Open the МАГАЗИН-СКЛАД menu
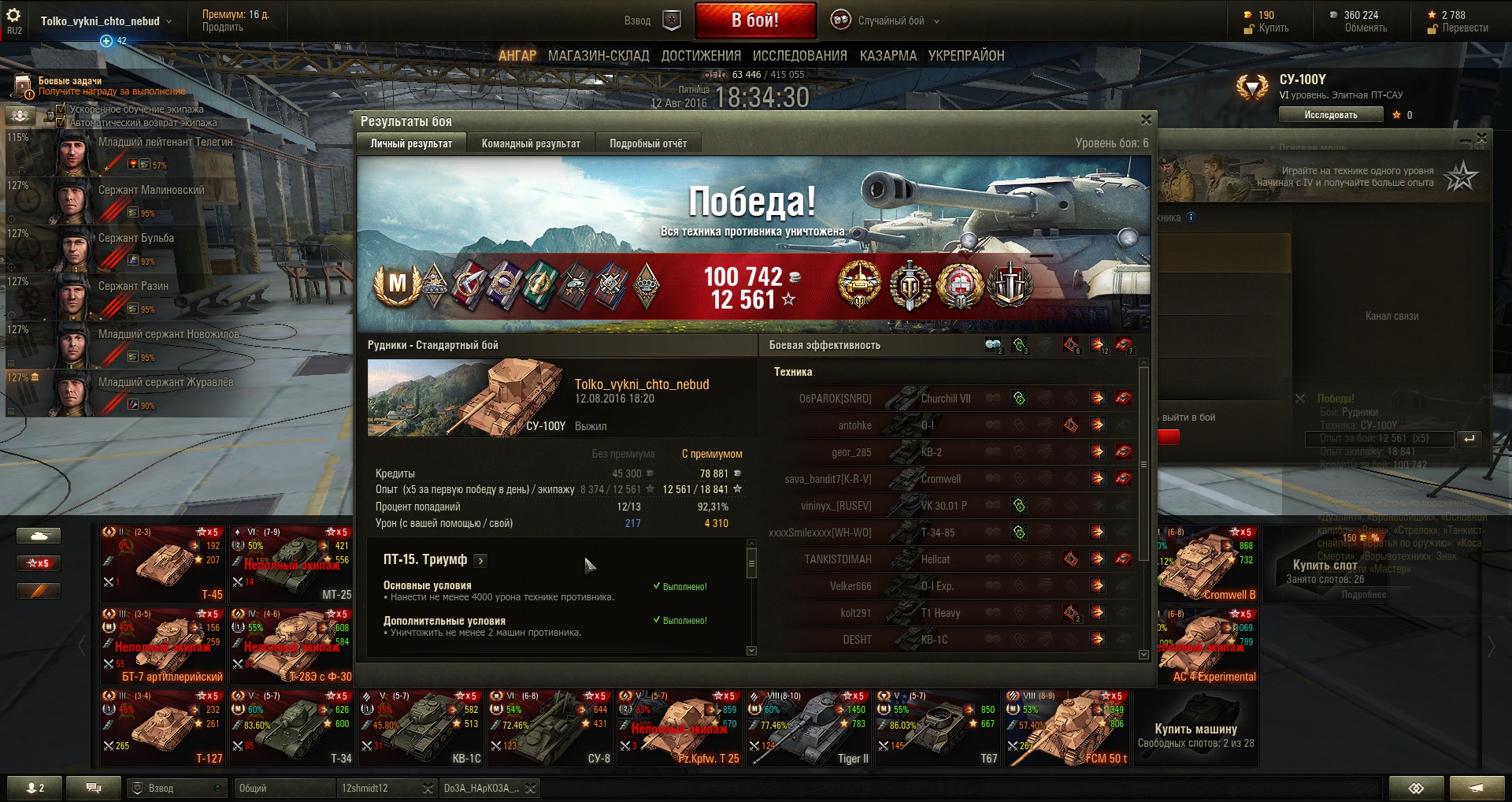 click(x=598, y=56)
